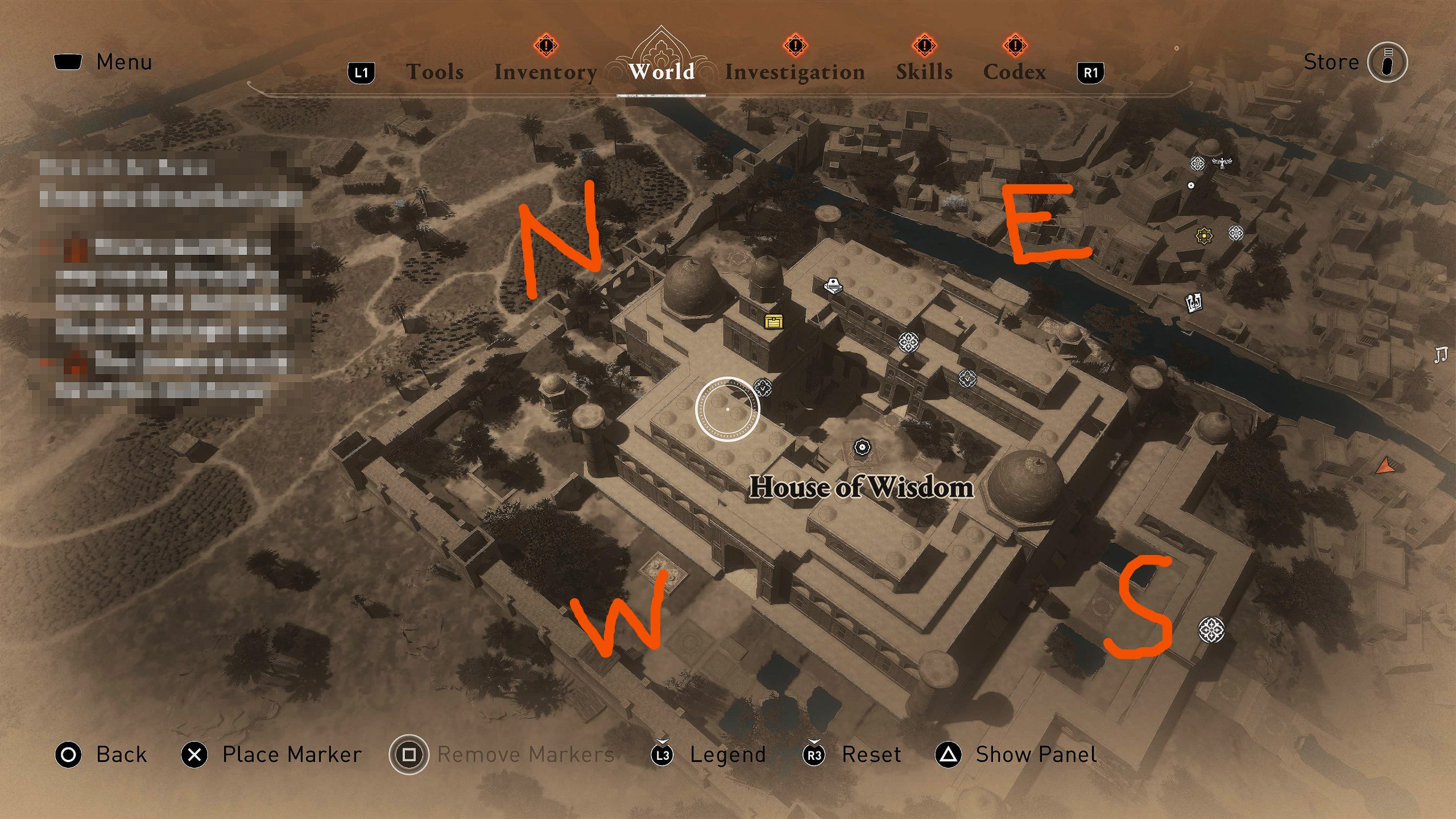The height and width of the screenshot is (819, 1456).
Task: Click the yellow gear-shaped map marker
Action: coord(1203,235)
